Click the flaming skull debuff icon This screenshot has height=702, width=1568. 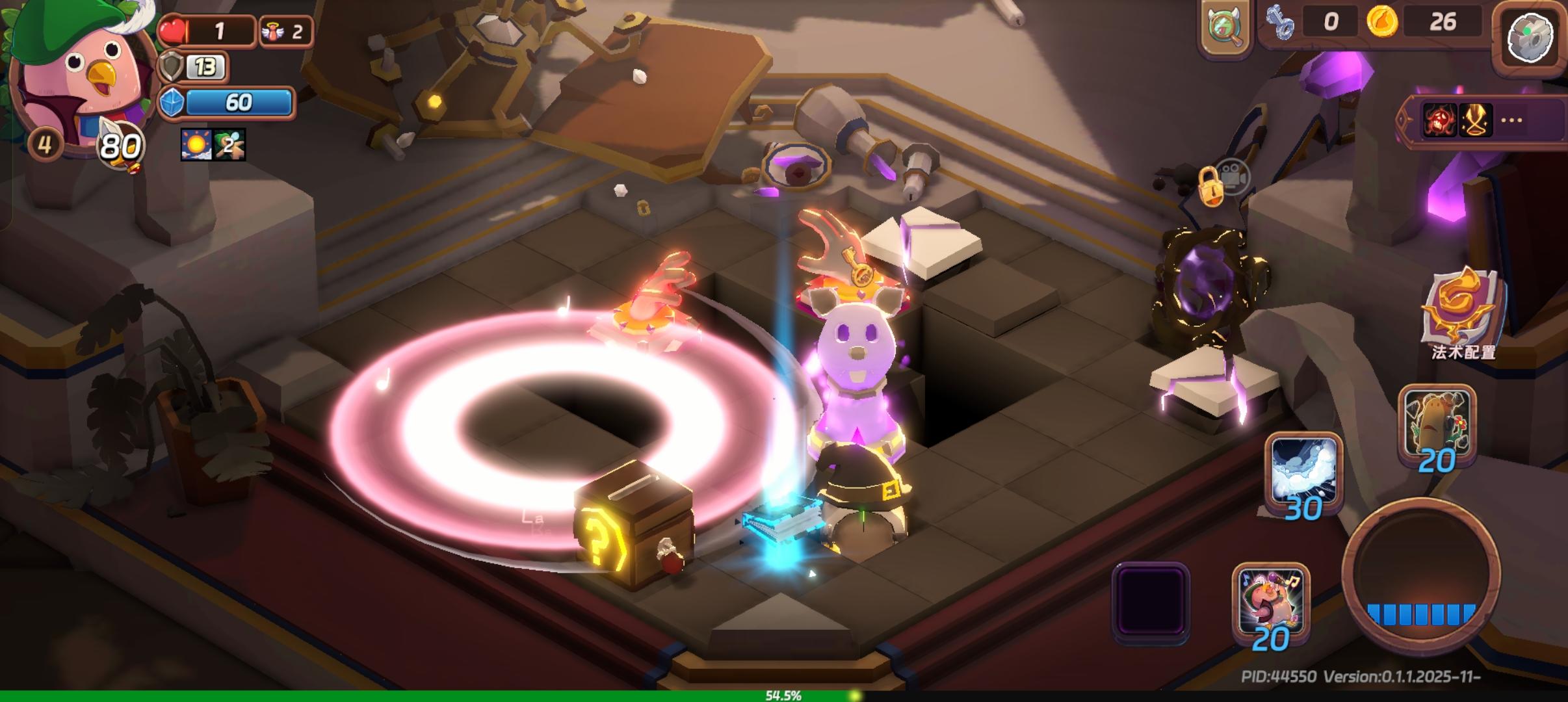pos(1441,120)
